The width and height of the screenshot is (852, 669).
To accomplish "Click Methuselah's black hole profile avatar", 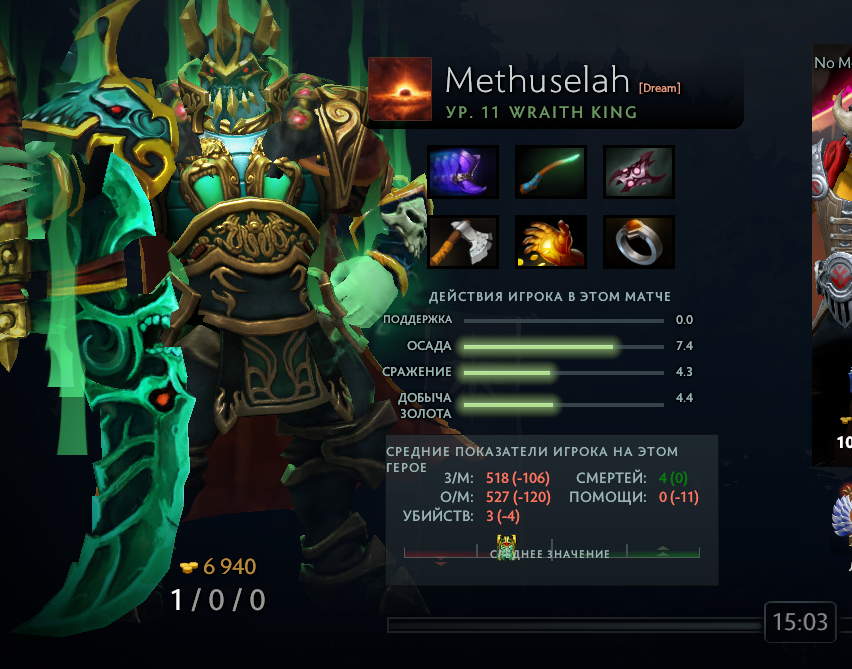I will 400,89.
